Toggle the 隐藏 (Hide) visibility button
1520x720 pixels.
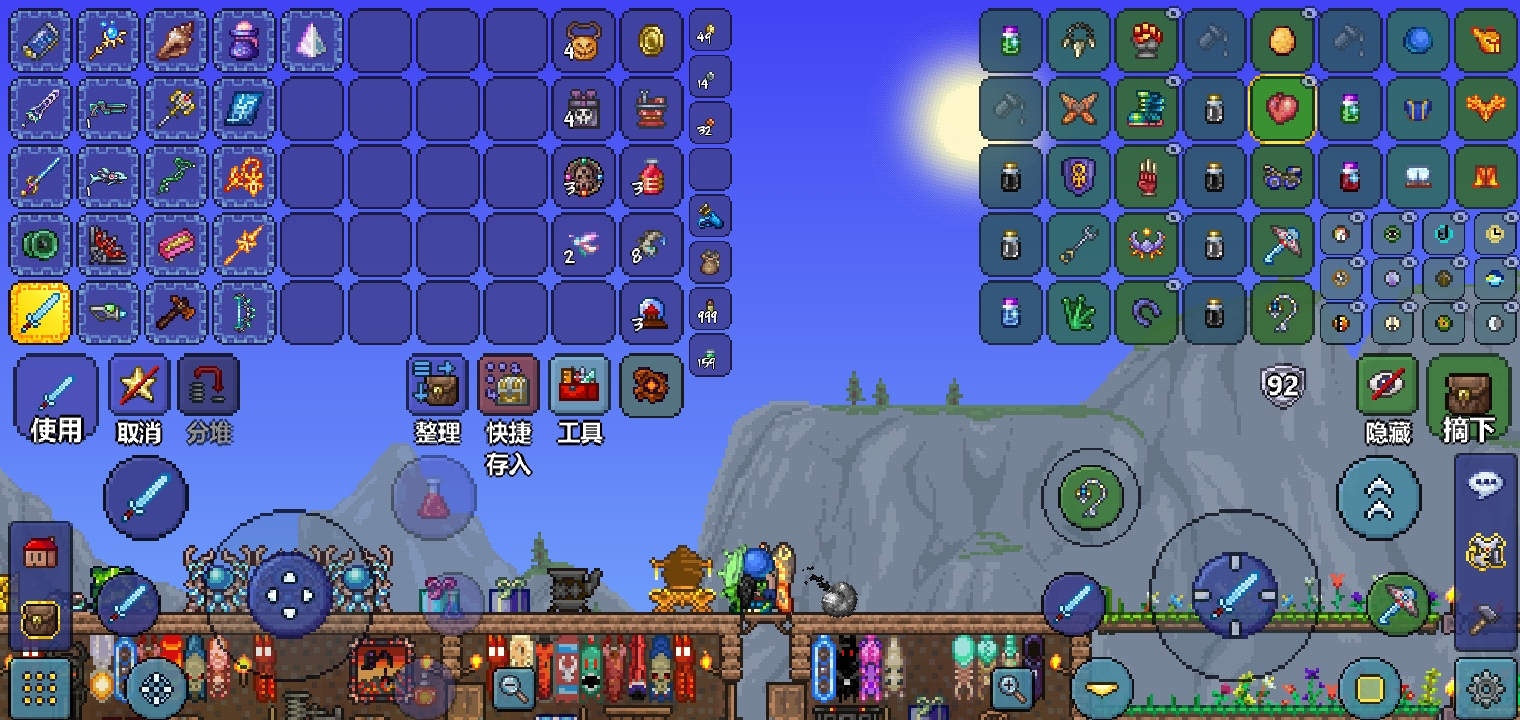1387,387
